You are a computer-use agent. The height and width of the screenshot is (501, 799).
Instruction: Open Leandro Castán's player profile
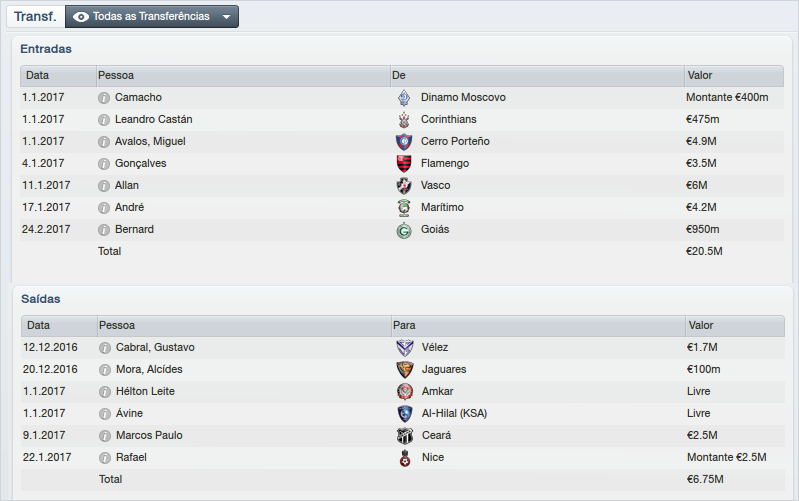click(x=153, y=119)
